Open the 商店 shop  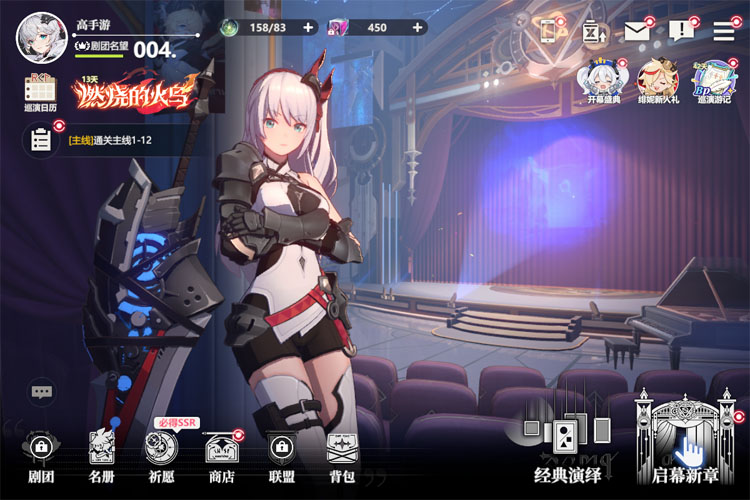pyautogui.click(x=221, y=455)
